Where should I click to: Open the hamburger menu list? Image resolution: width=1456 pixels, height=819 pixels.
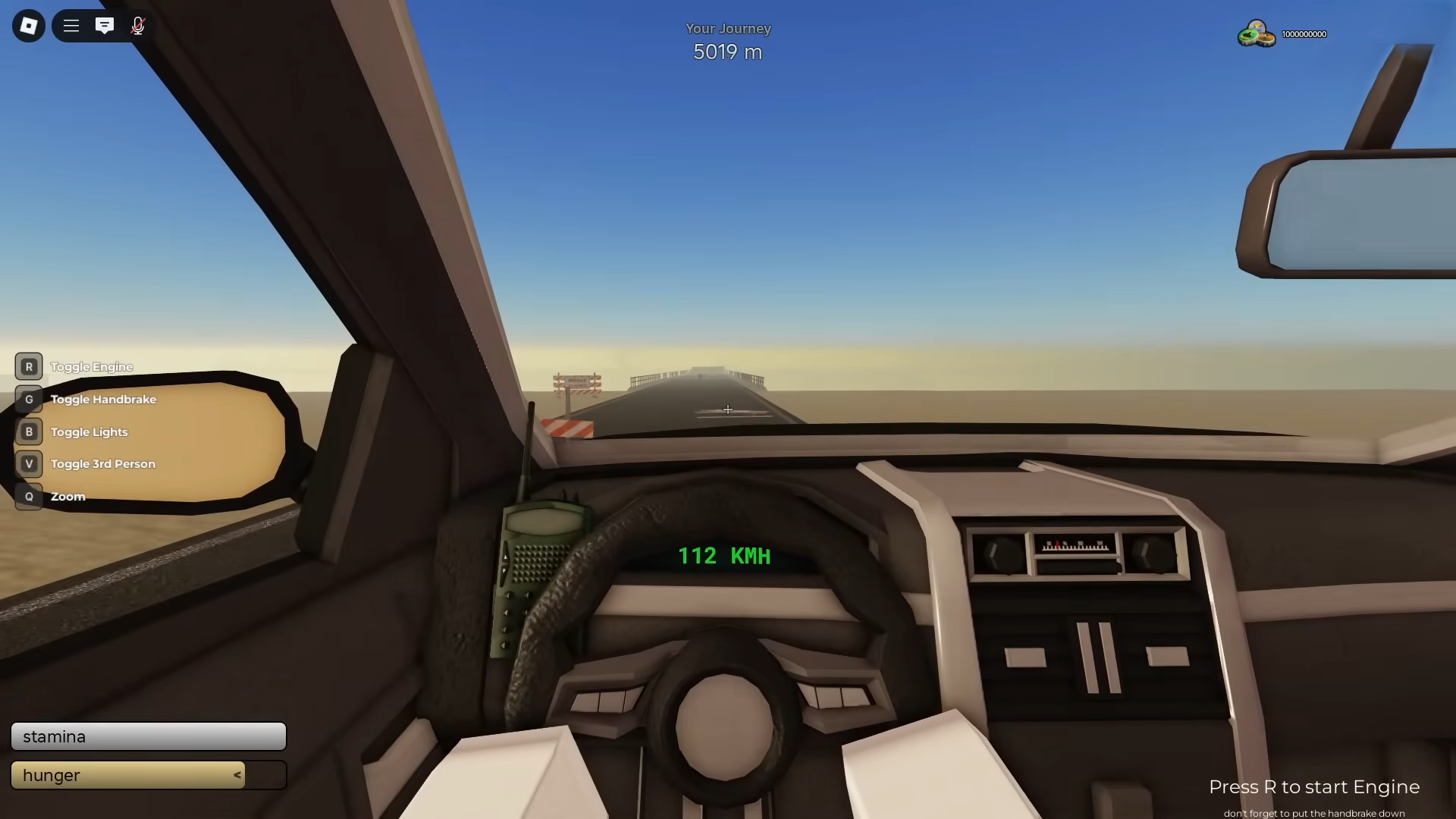pos(71,25)
